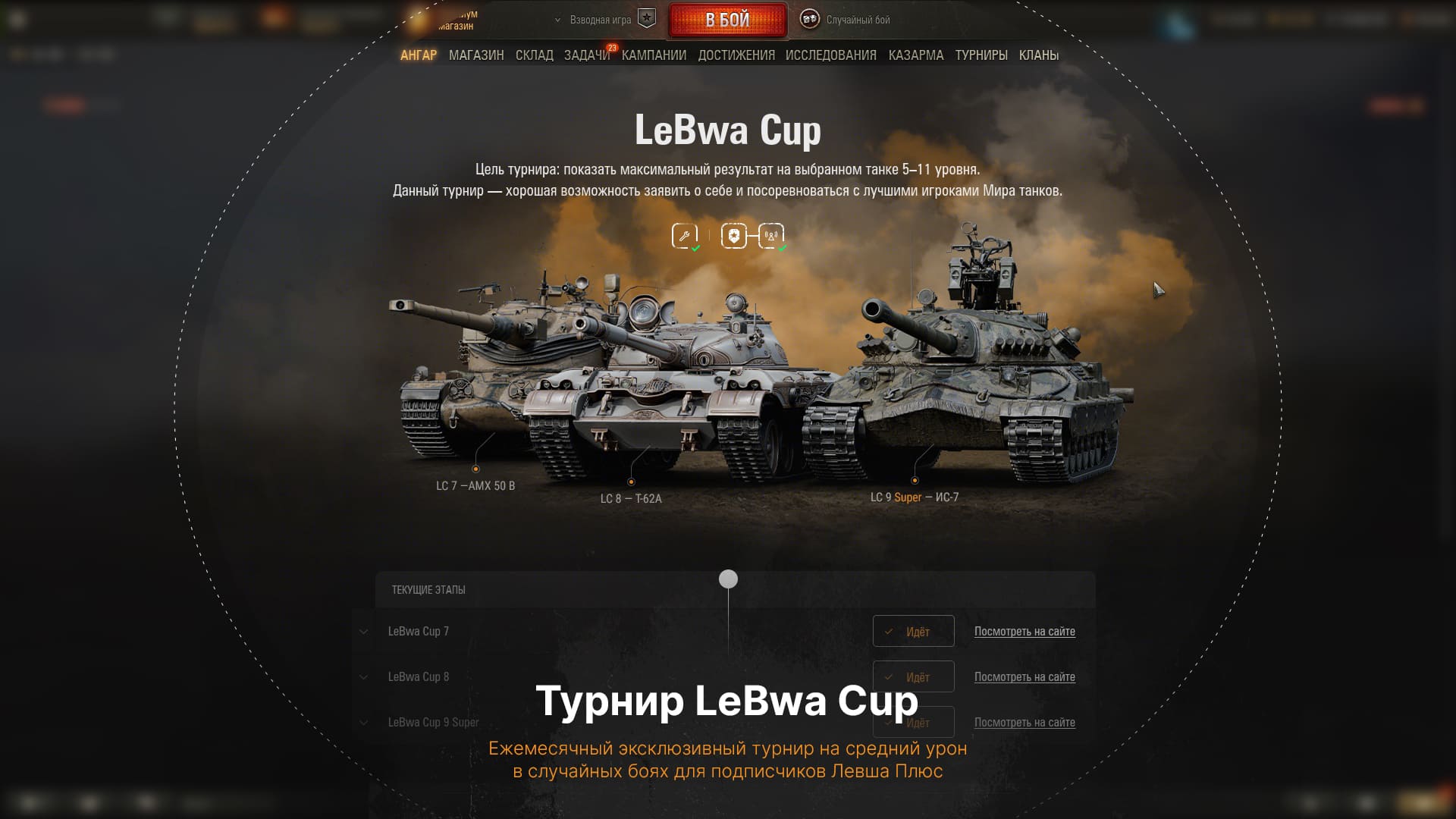Open Посмотреть на сайте link for LeBwa Cup 8
The image size is (1456, 819).
pyautogui.click(x=1025, y=677)
